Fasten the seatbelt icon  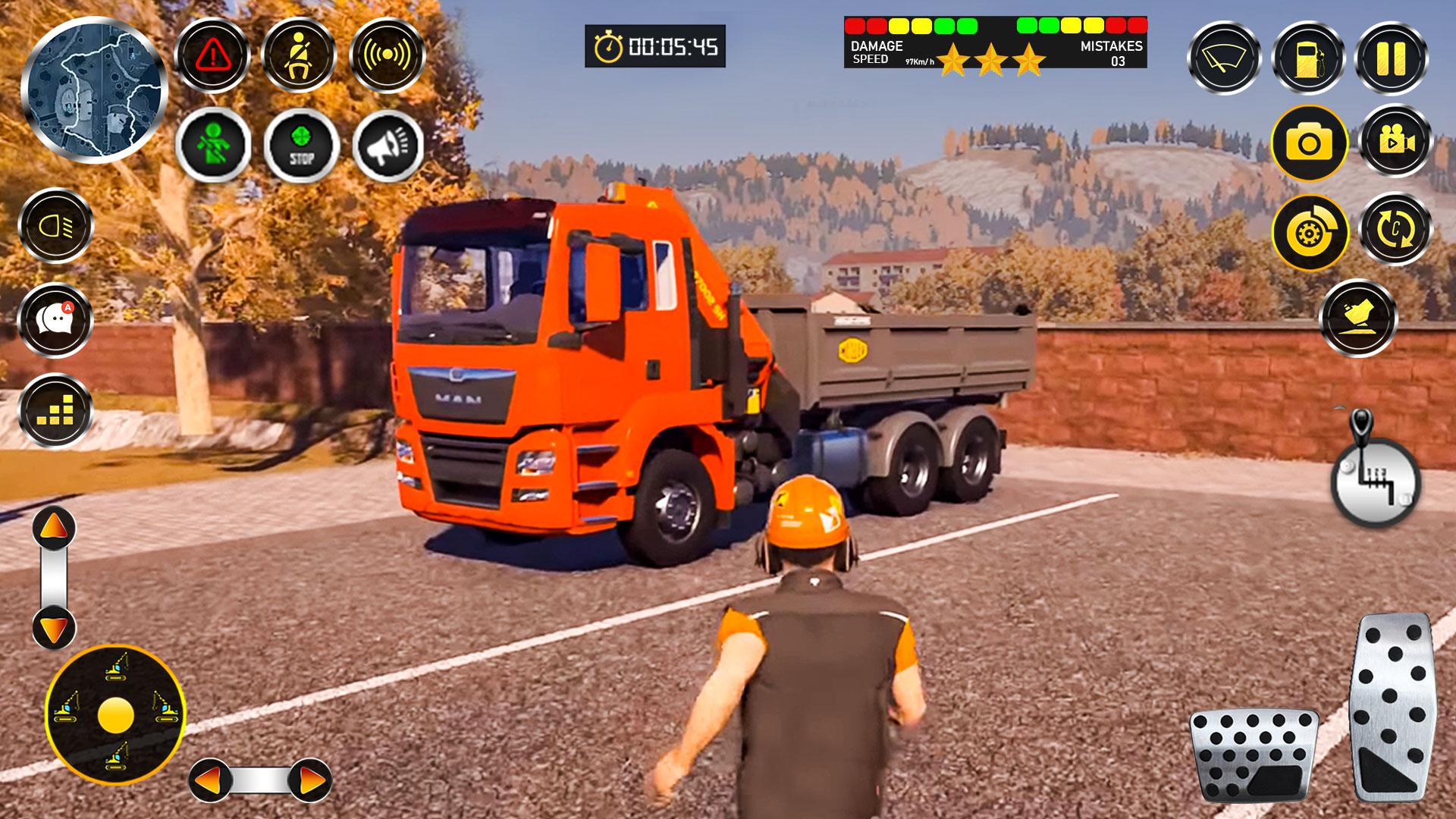point(299,55)
